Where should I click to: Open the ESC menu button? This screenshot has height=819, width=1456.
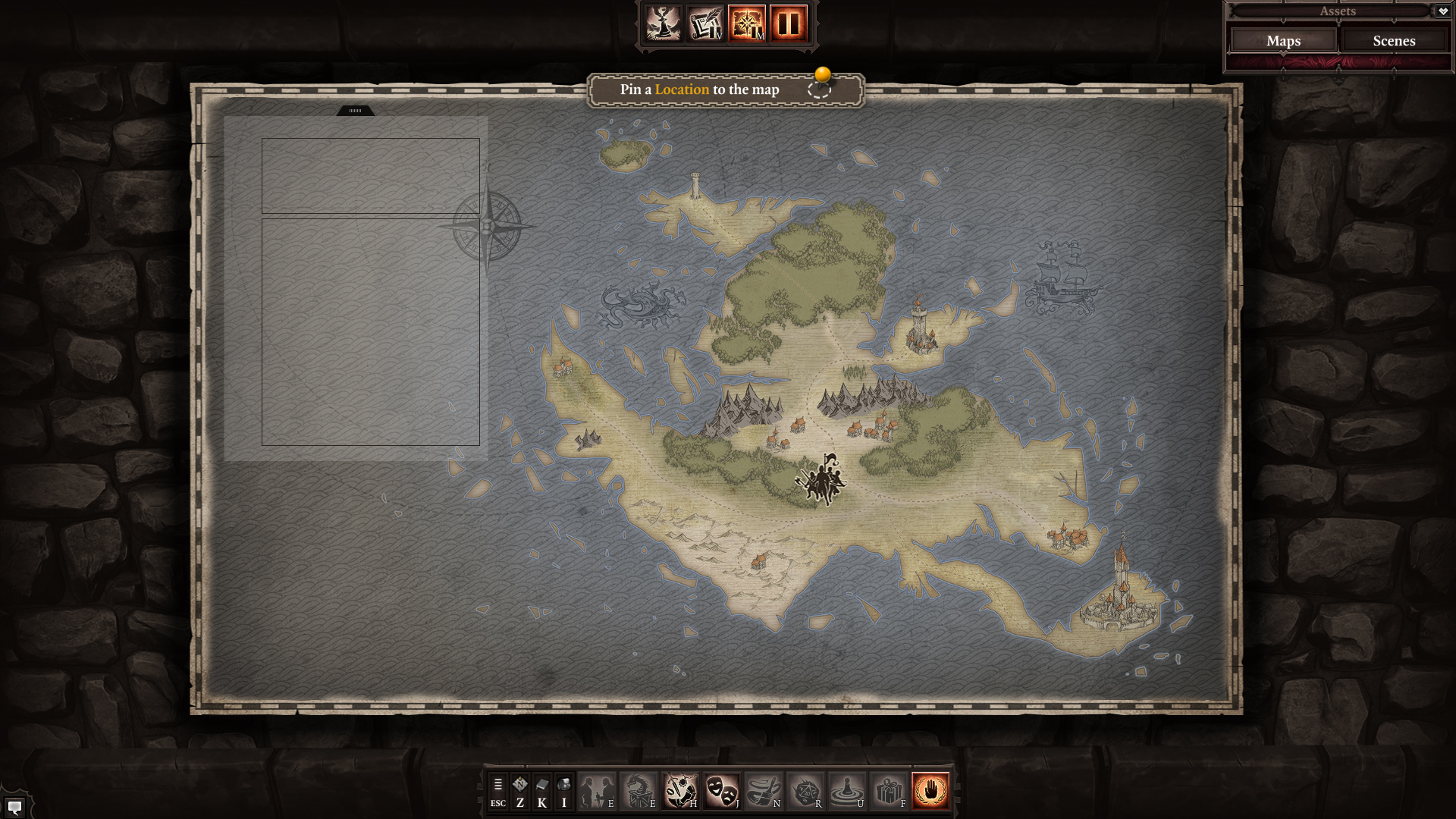pos(497,791)
